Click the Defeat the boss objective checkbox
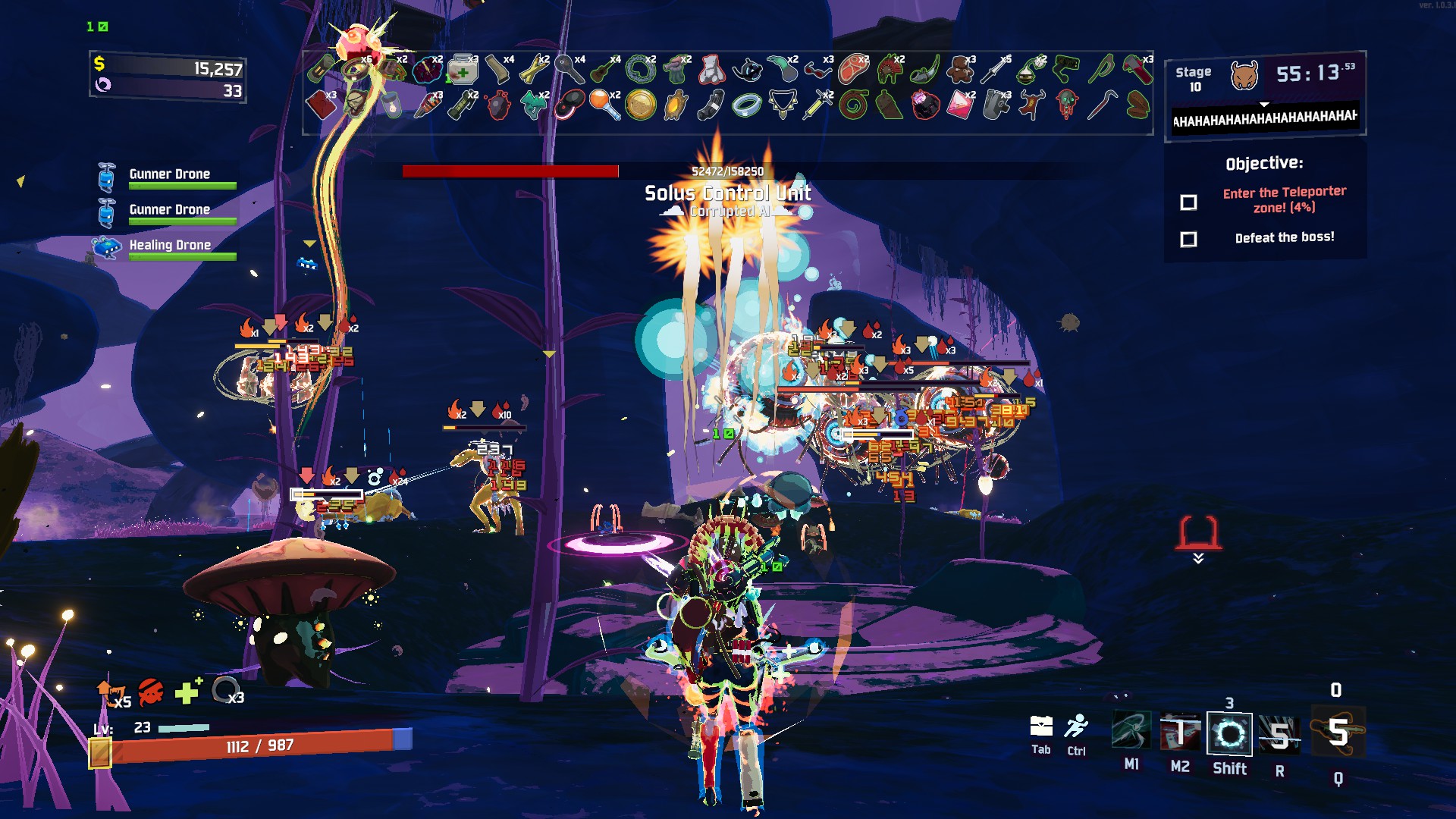 pos(1188,240)
